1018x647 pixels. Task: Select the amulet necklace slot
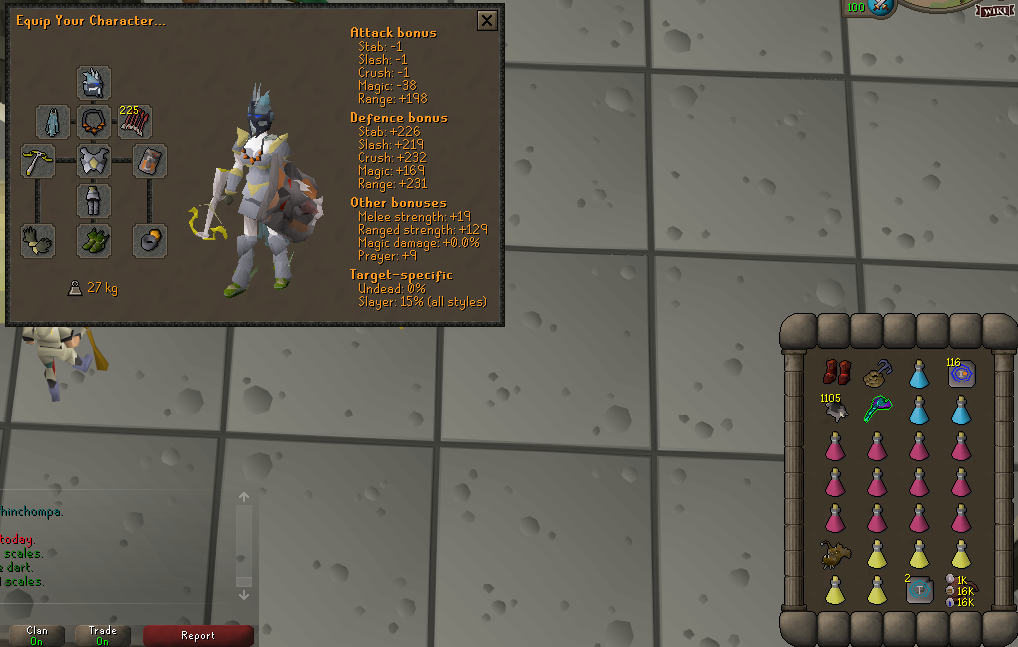coord(94,122)
